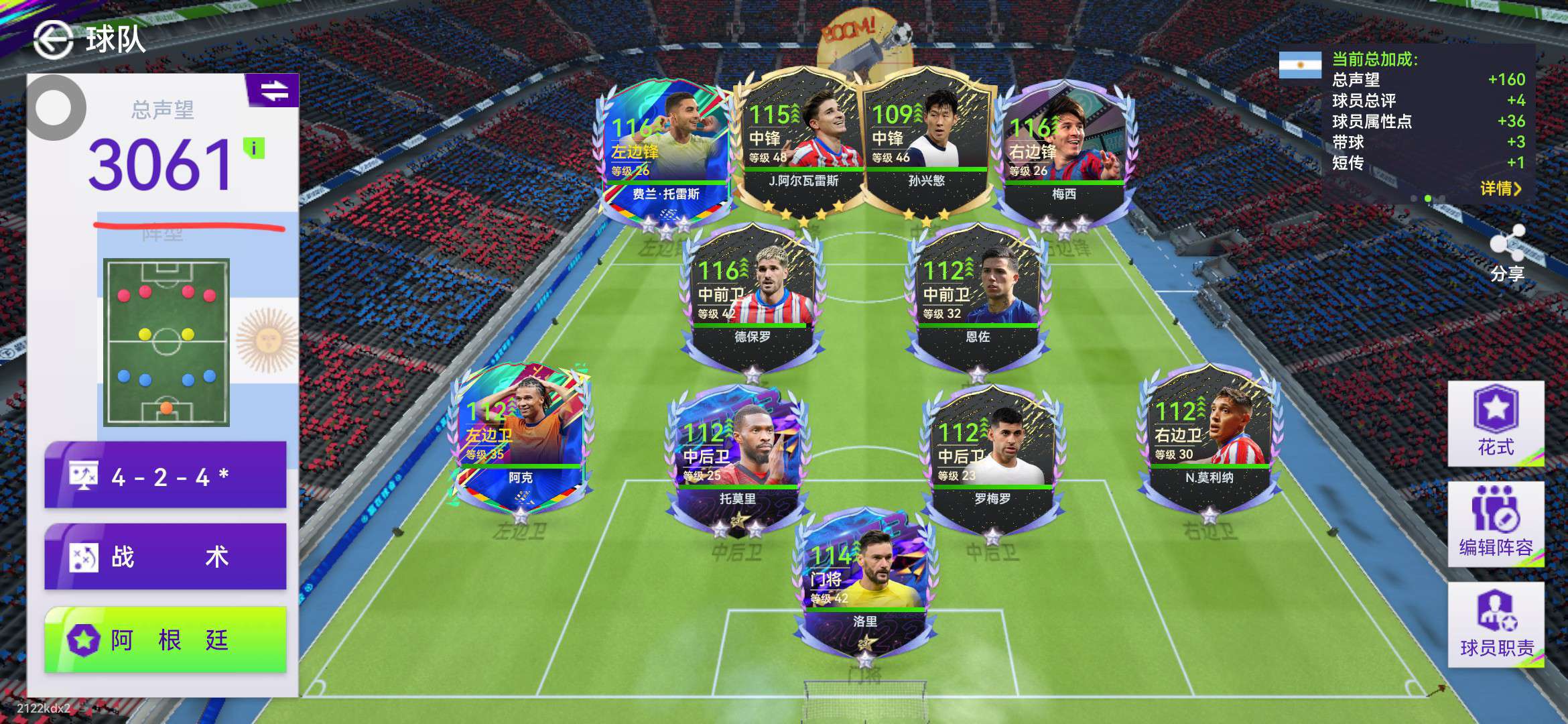Click the green 阿根廷 team button
This screenshot has width=1568, height=724.
click(x=166, y=640)
